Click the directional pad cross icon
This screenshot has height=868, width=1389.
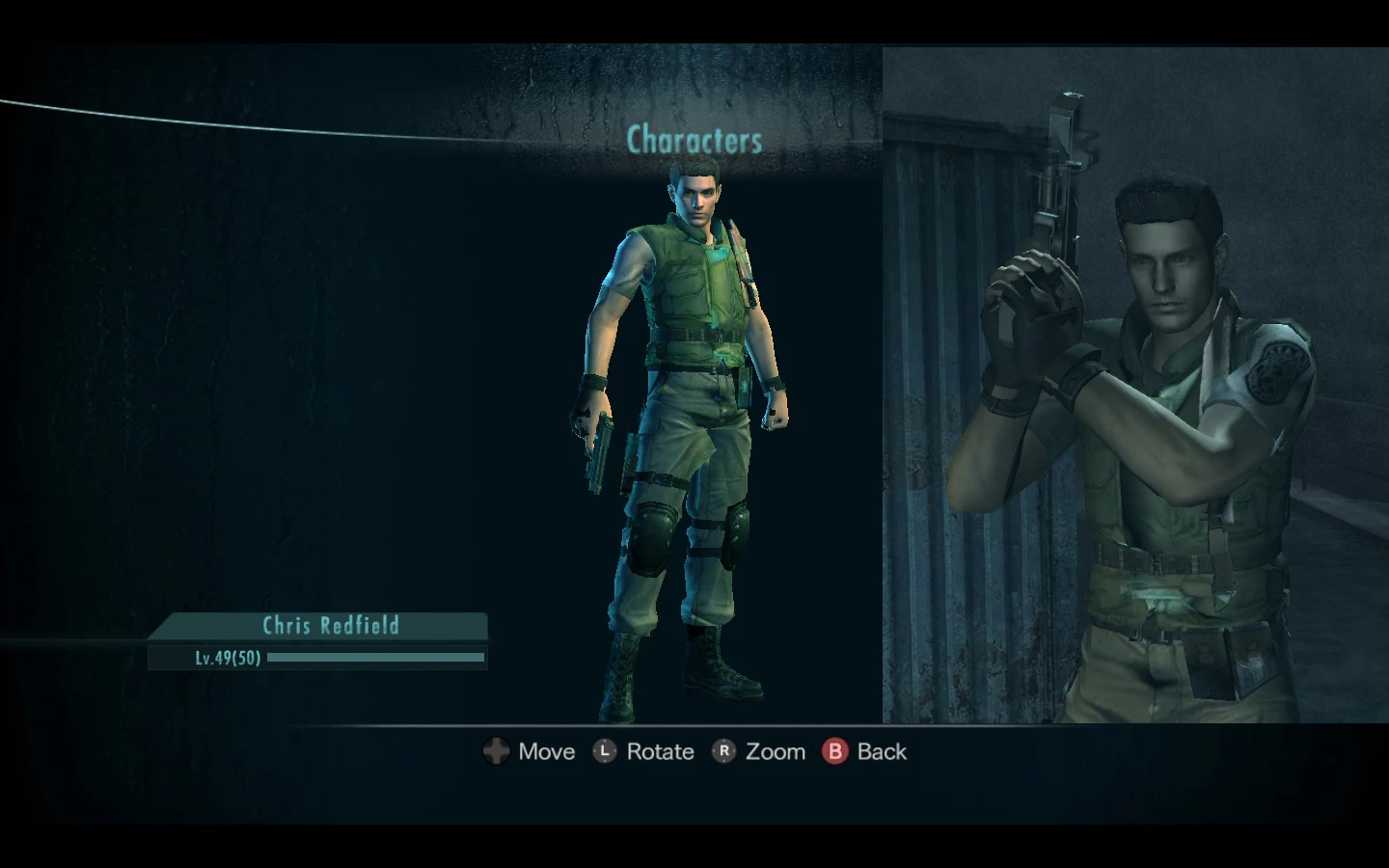point(496,751)
